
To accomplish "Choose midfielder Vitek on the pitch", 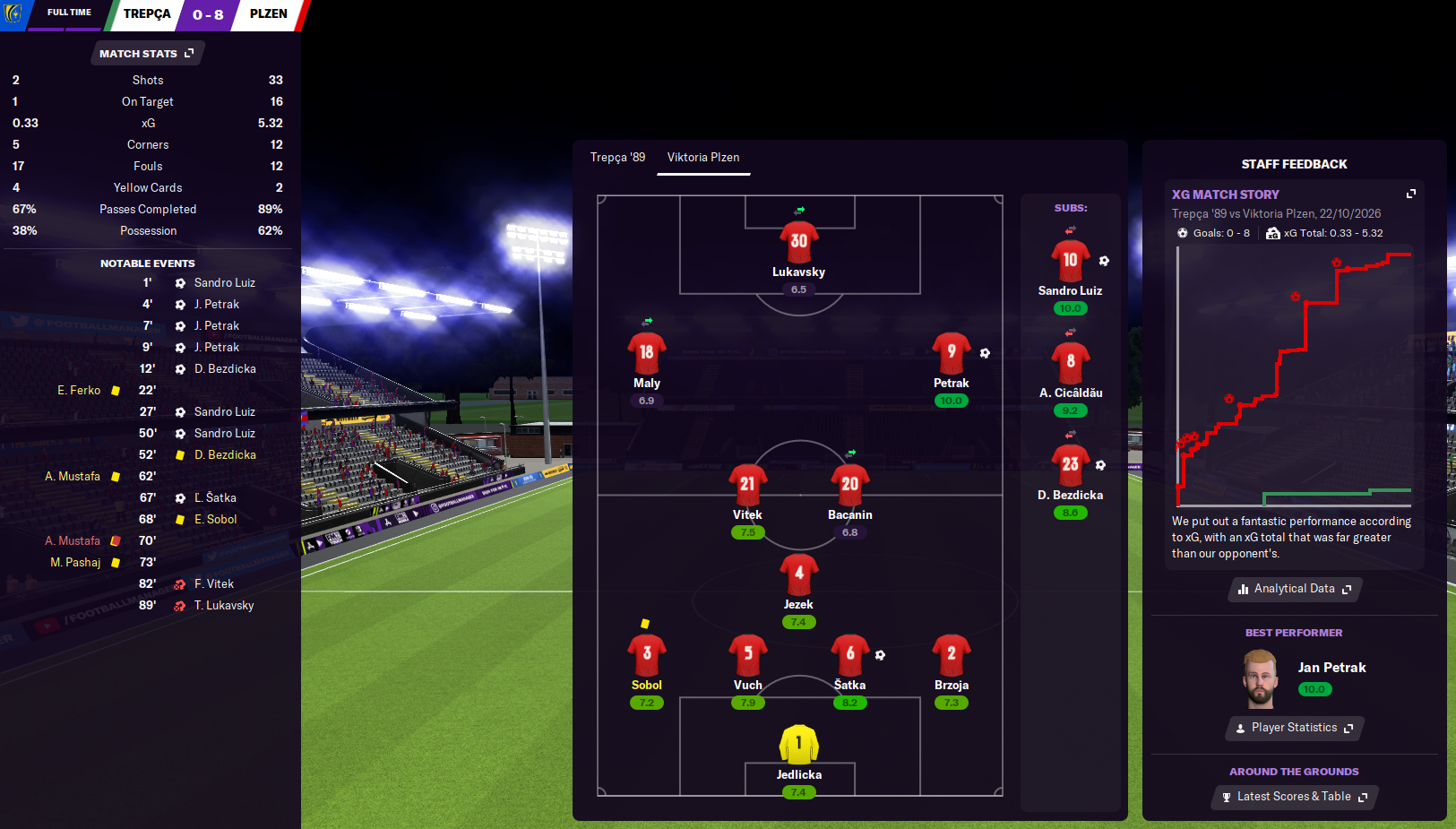I will [x=747, y=485].
